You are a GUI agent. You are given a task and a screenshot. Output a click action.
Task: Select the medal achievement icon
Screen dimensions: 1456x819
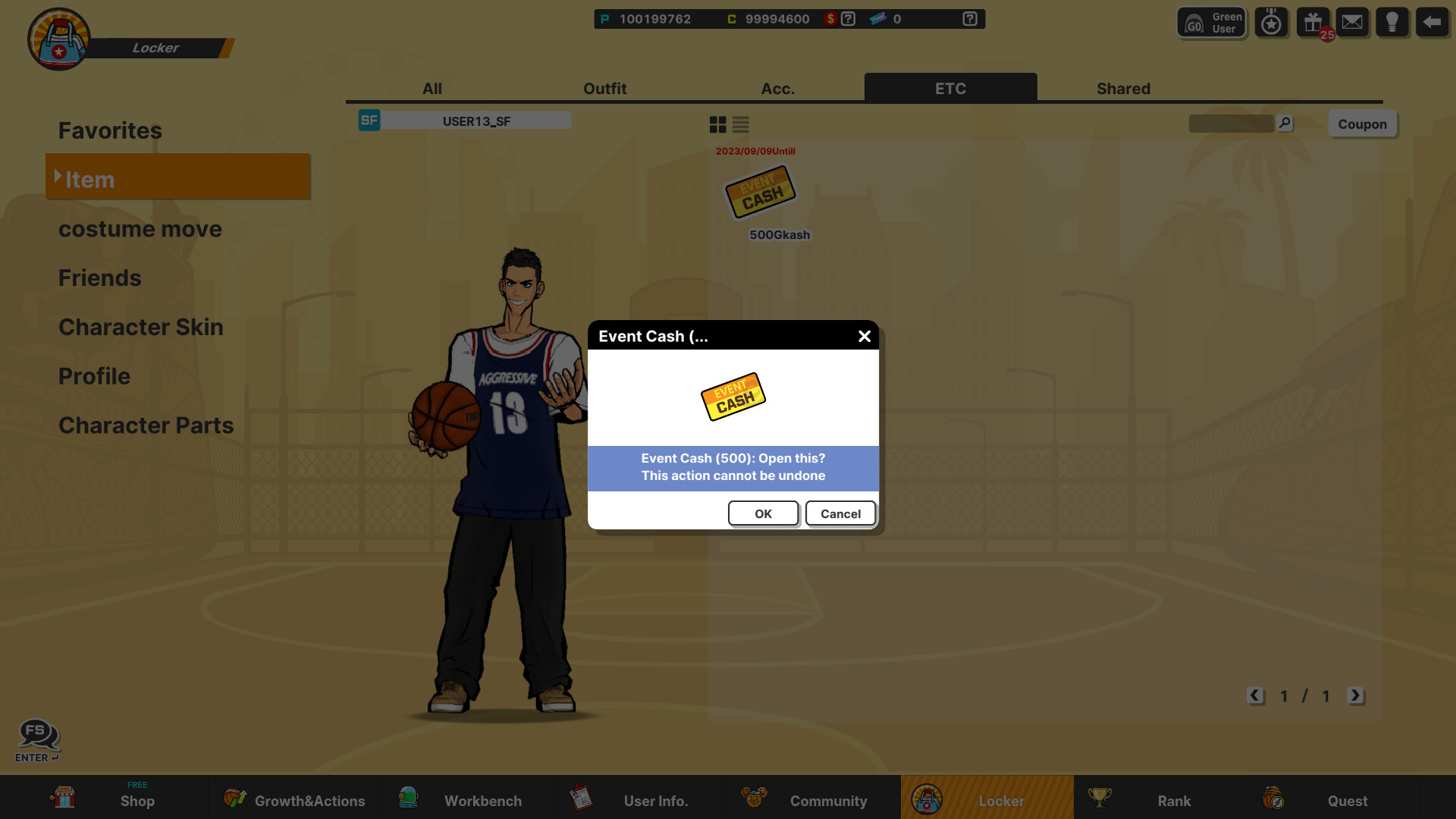click(1271, 21)
